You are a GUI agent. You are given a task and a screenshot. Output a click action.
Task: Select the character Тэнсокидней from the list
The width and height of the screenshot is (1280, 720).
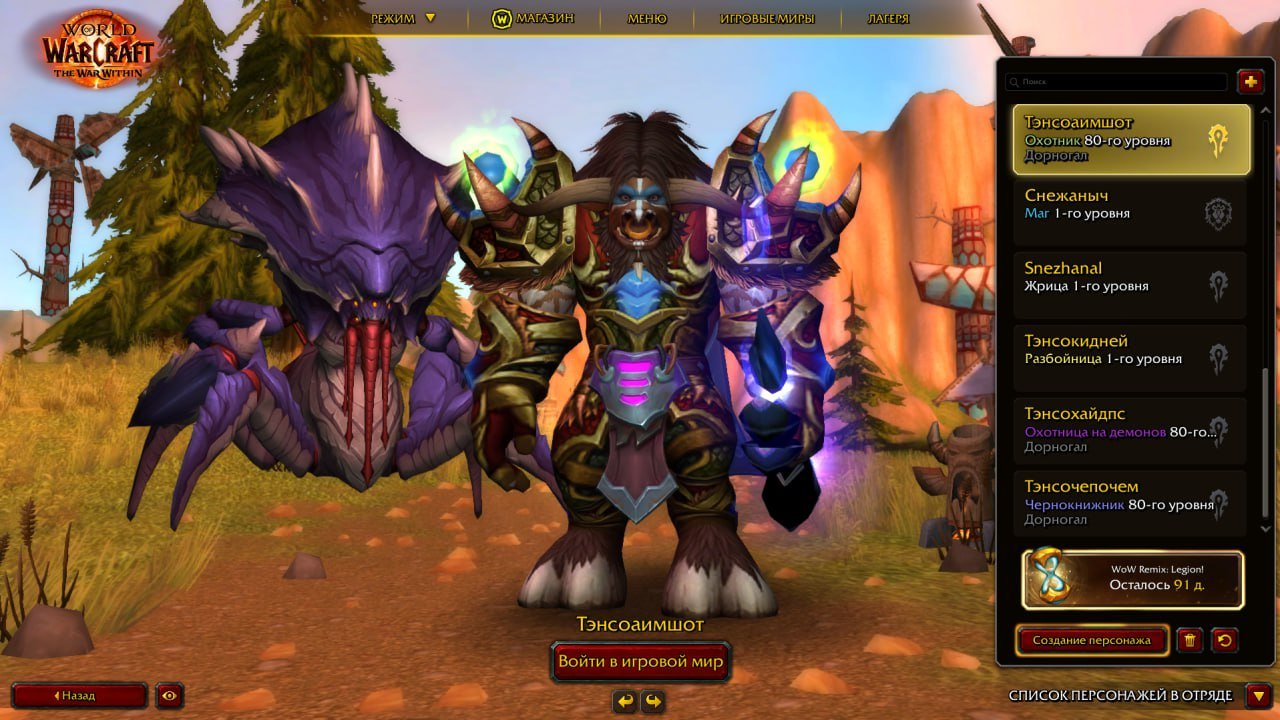pyautogui.click(x=1110, y=358)
